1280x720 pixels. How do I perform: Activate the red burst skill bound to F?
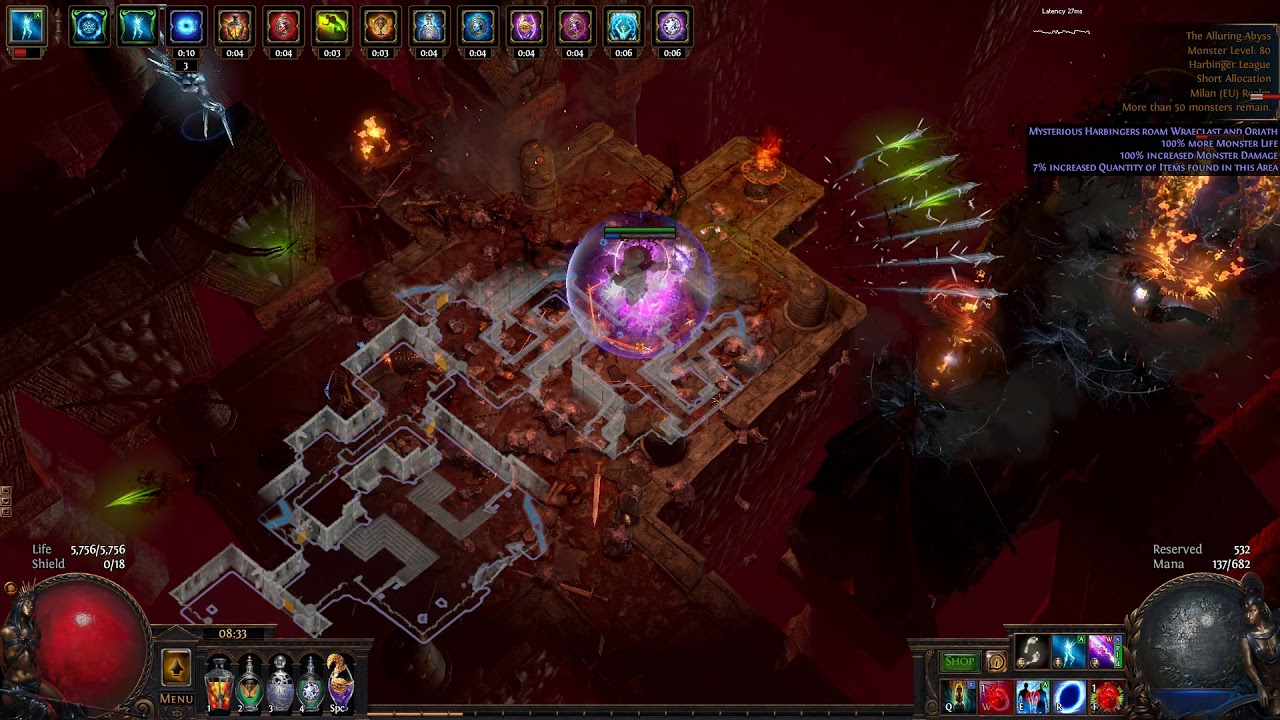1106,696
